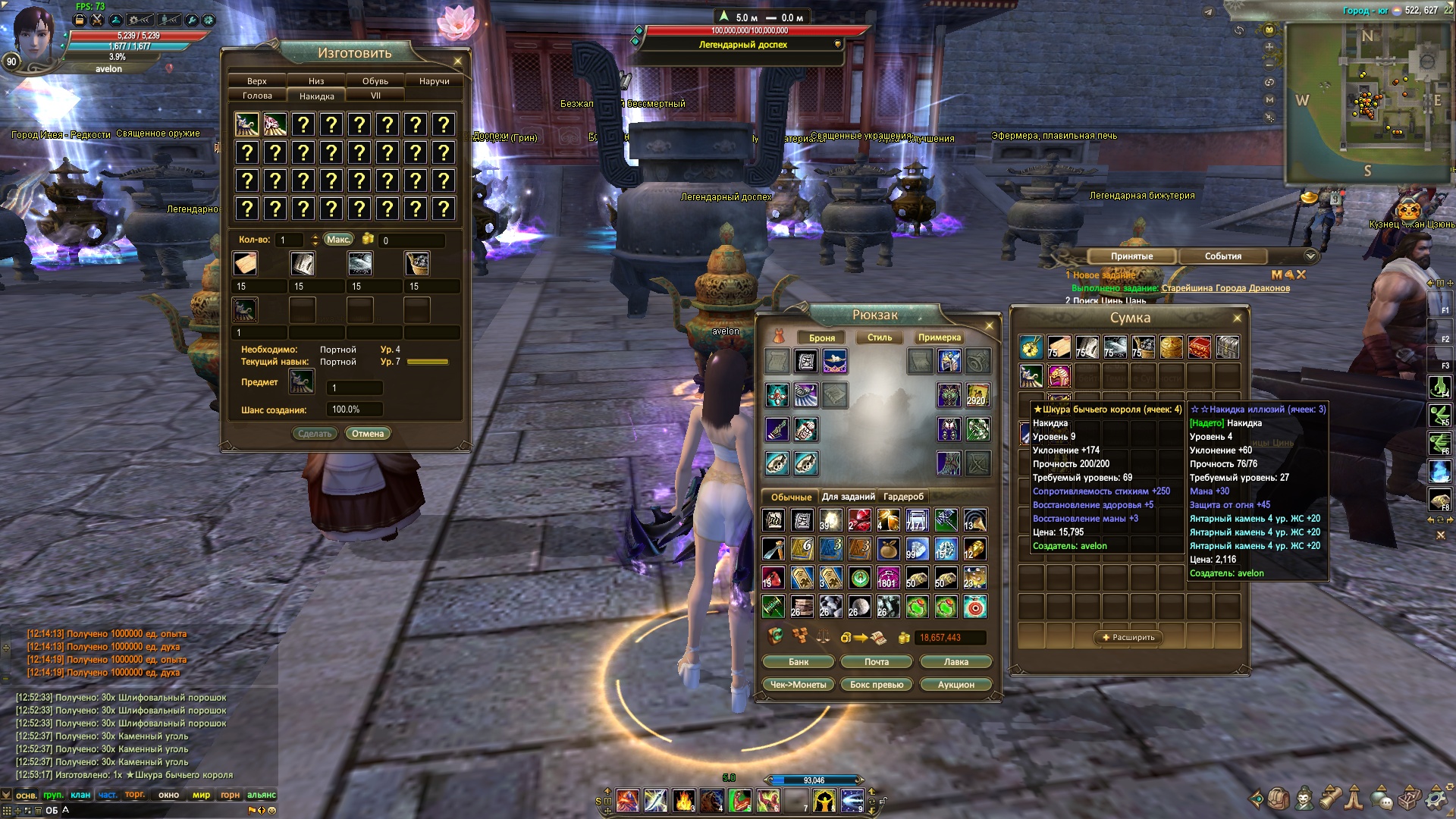Select the Обувь crafting tab
1456x819 pixels.
pos(375,81)
